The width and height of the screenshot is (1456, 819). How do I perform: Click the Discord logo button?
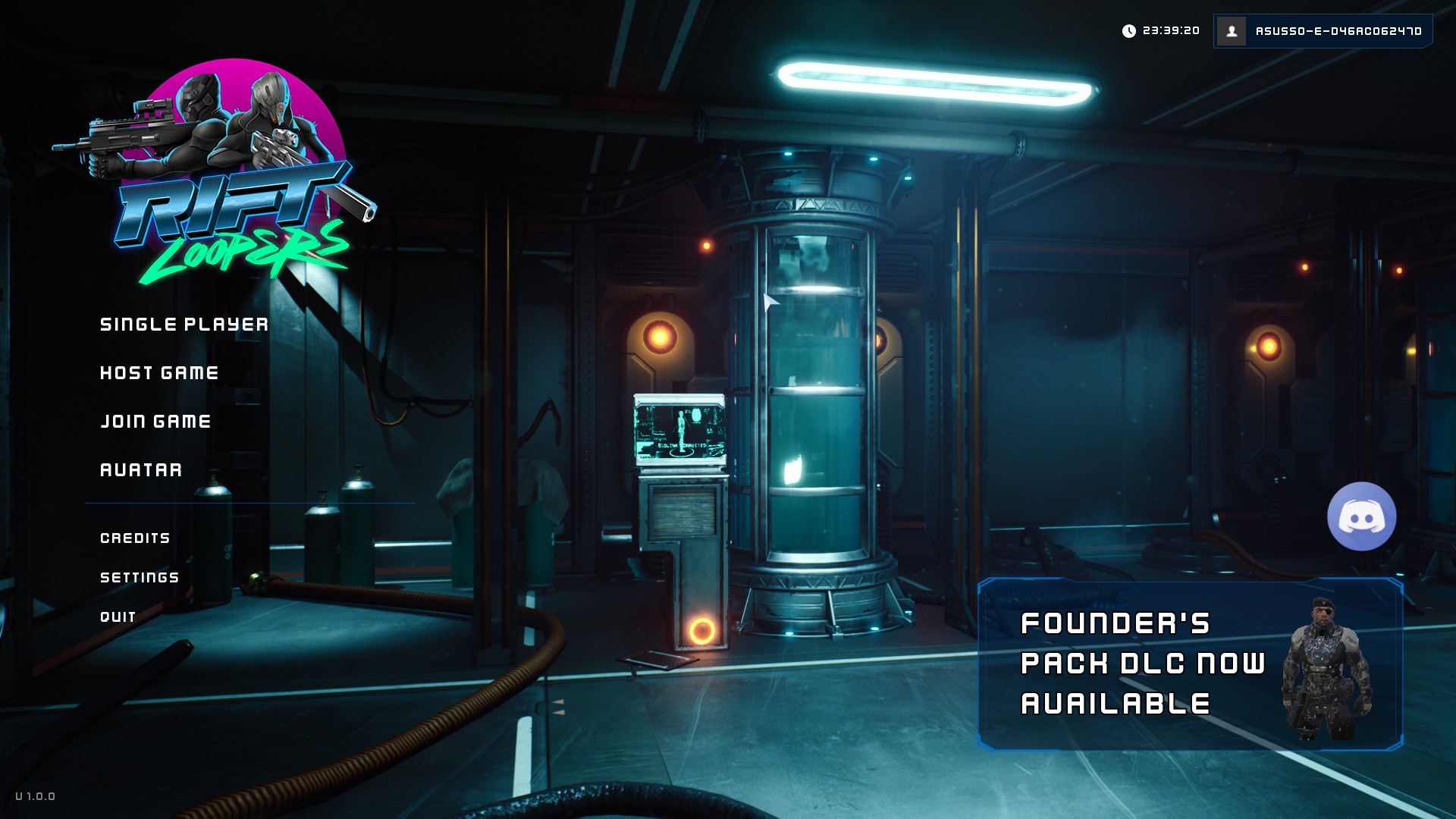(1361, 516)
